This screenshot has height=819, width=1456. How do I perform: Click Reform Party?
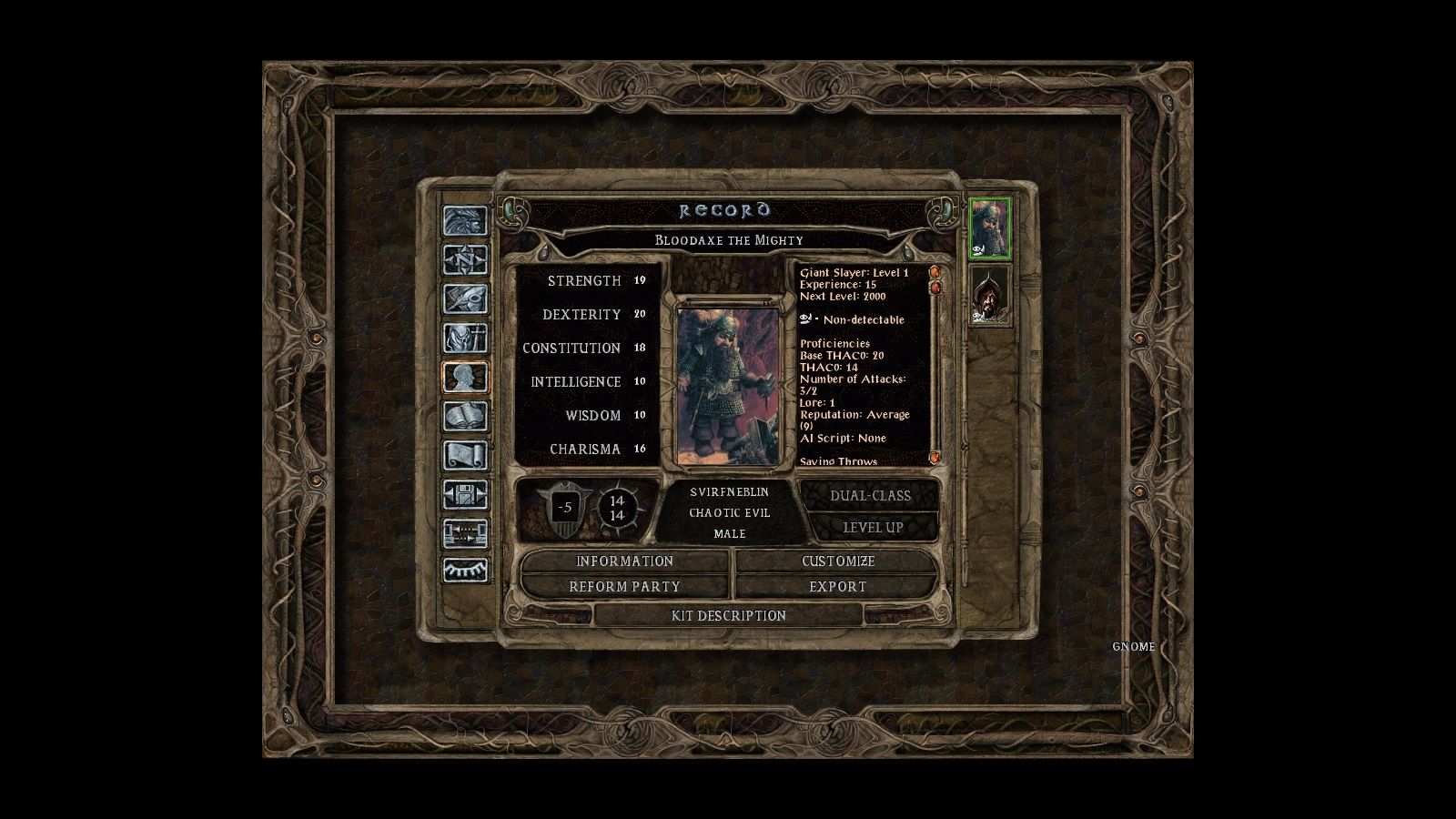coord(623,587)
